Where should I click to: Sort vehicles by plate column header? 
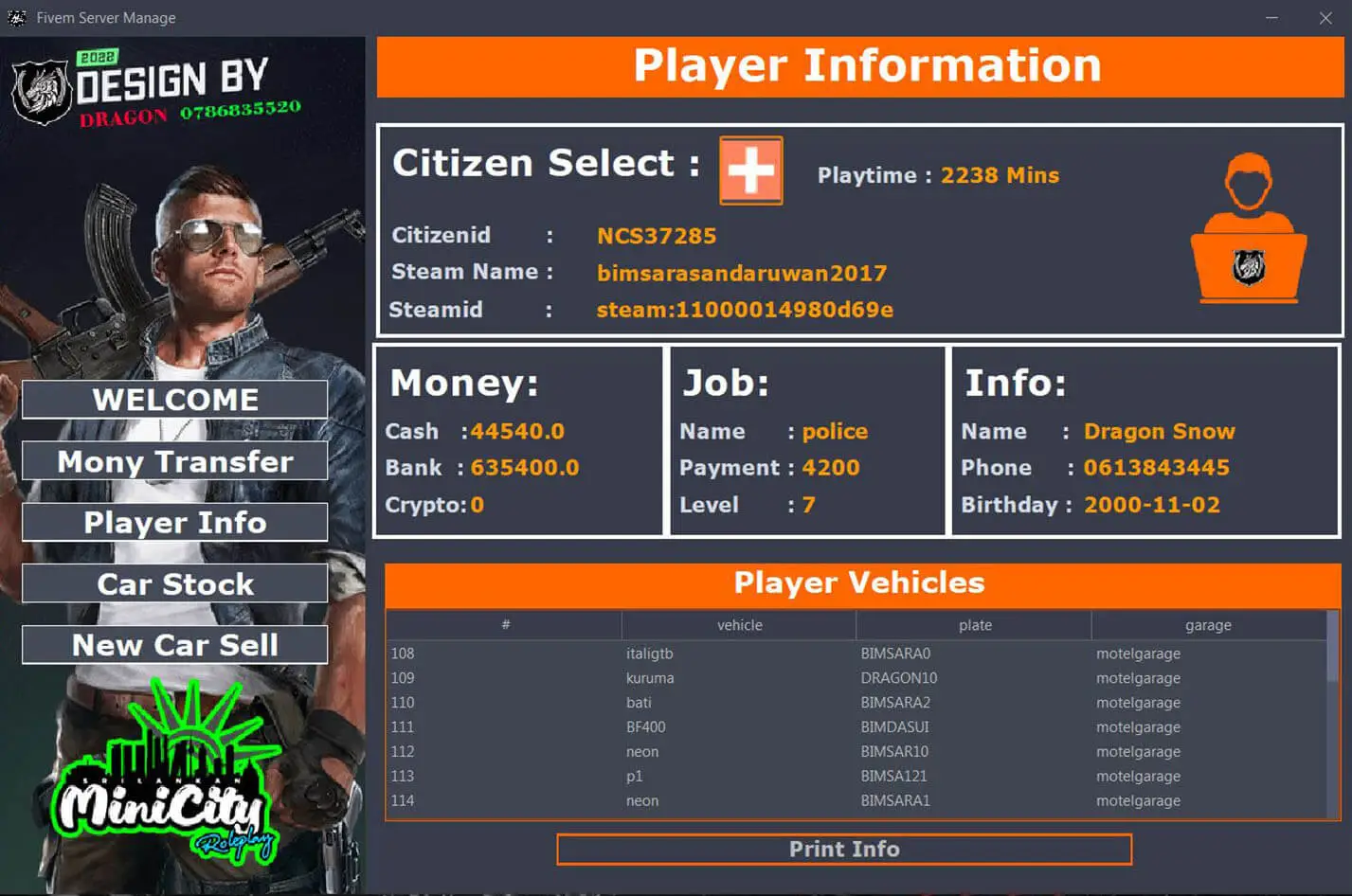975,625
